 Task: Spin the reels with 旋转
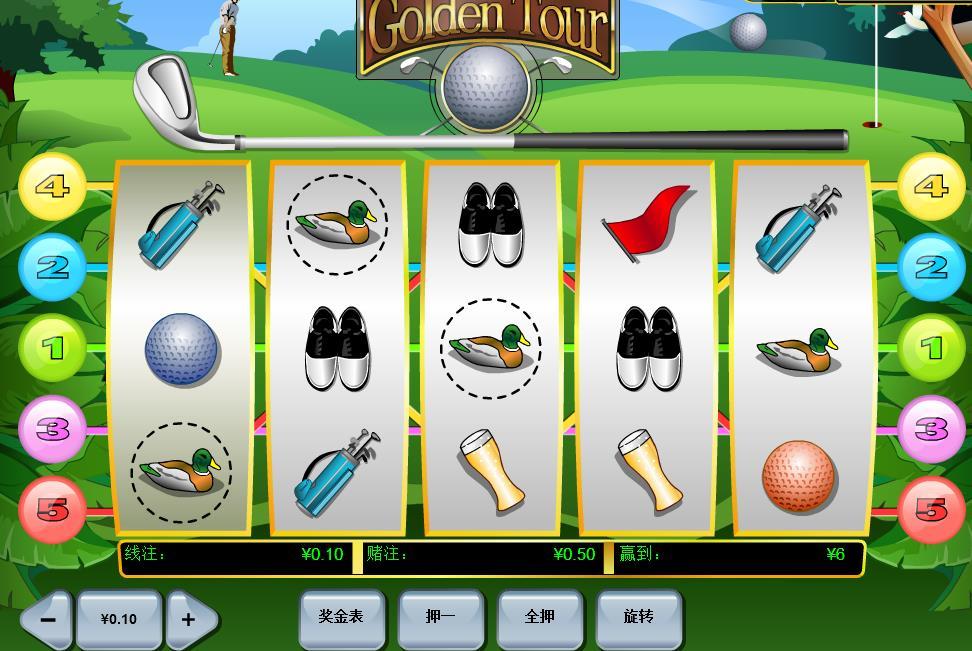click(638, 617)
